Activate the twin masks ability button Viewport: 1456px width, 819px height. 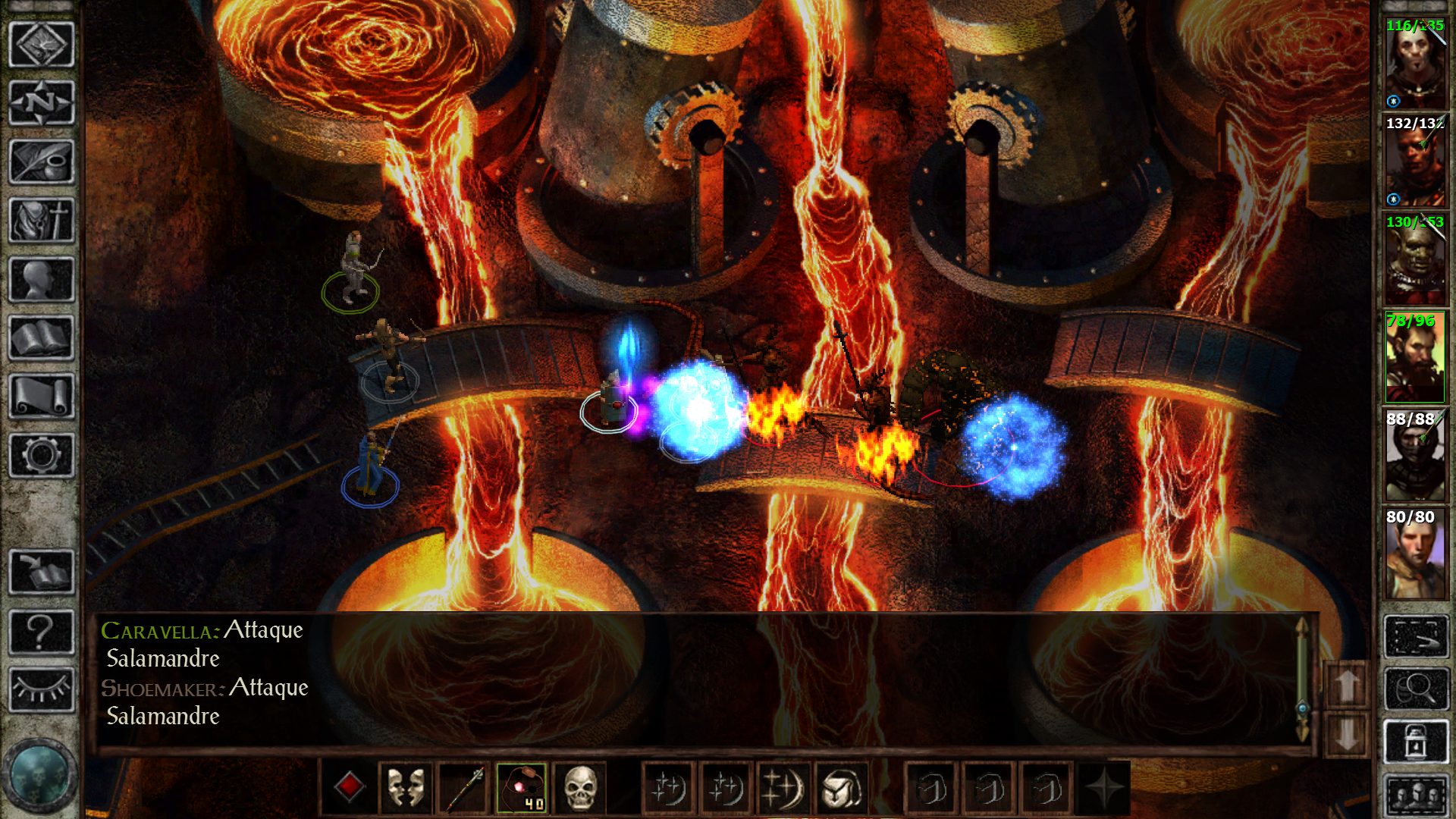coord(406,788)
